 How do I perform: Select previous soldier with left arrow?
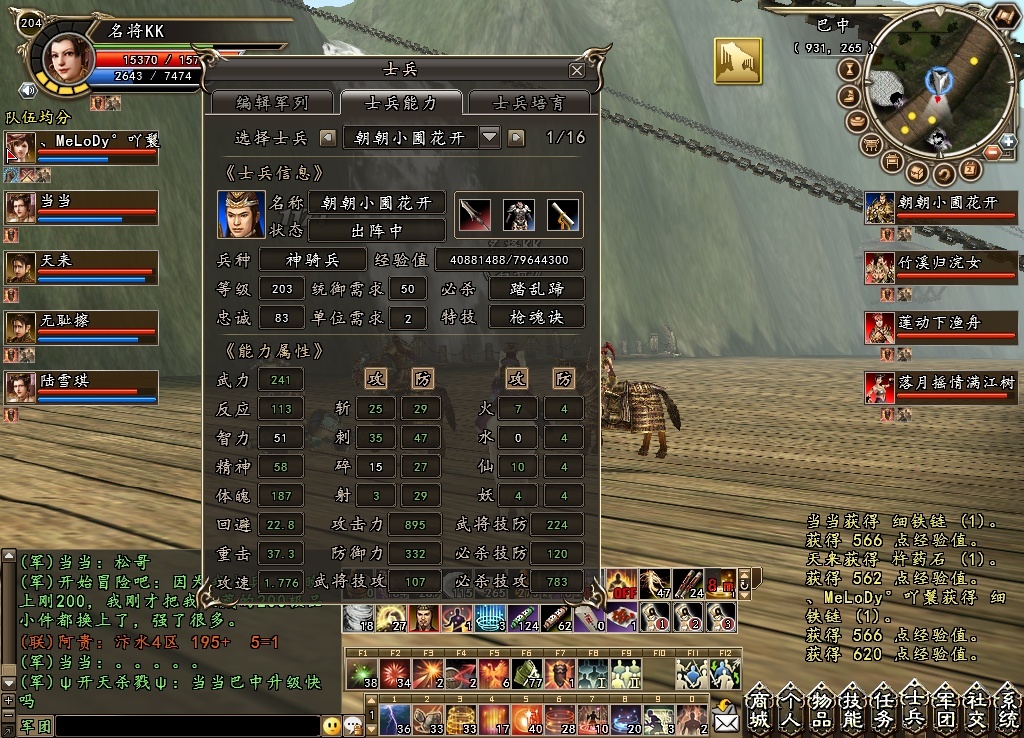click(328, 137)
